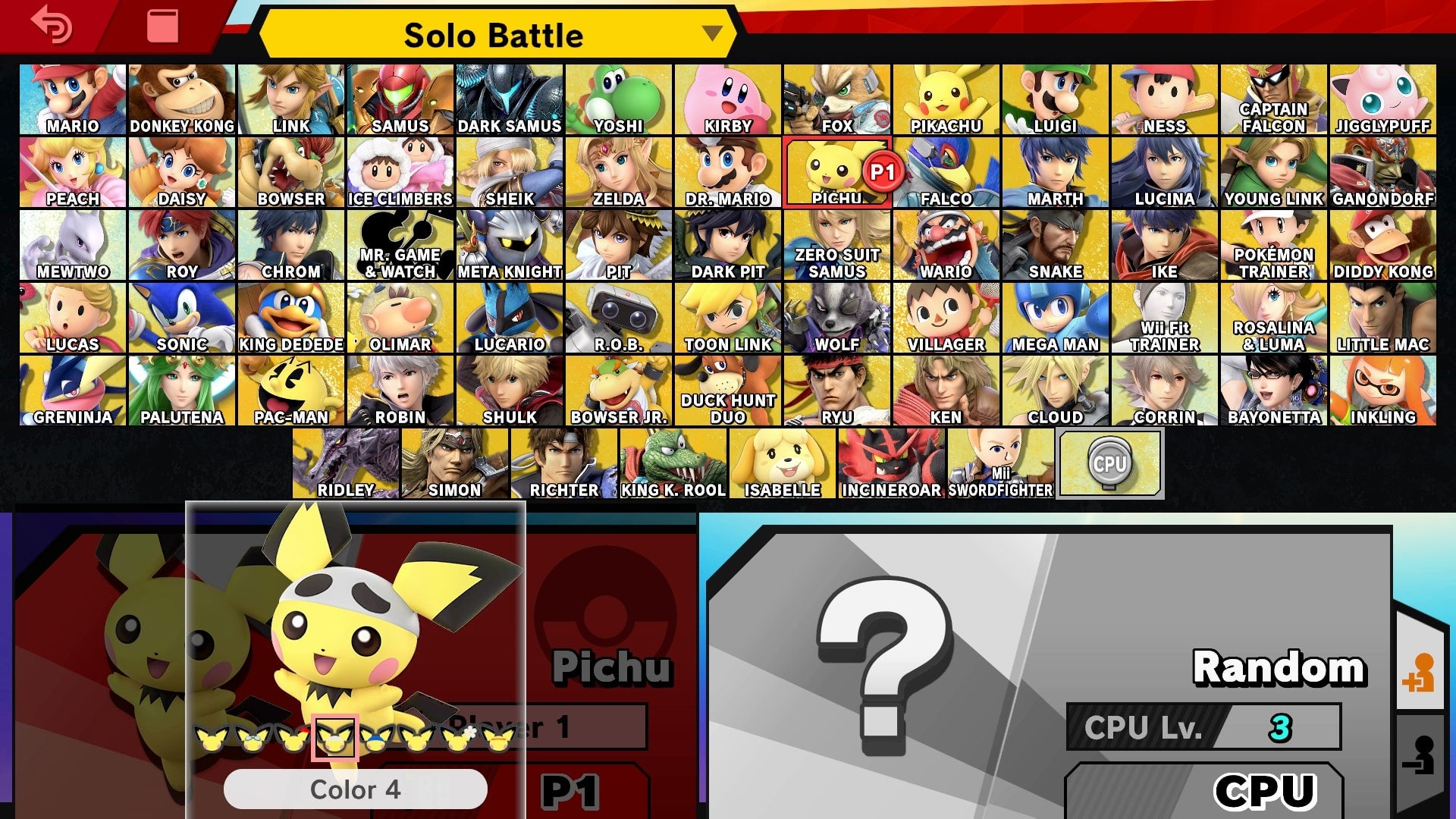Image resolution: width=1456 pixels, height=819 pixels.
Task: Select Sonic's character portrait
Action: point(182,317)
